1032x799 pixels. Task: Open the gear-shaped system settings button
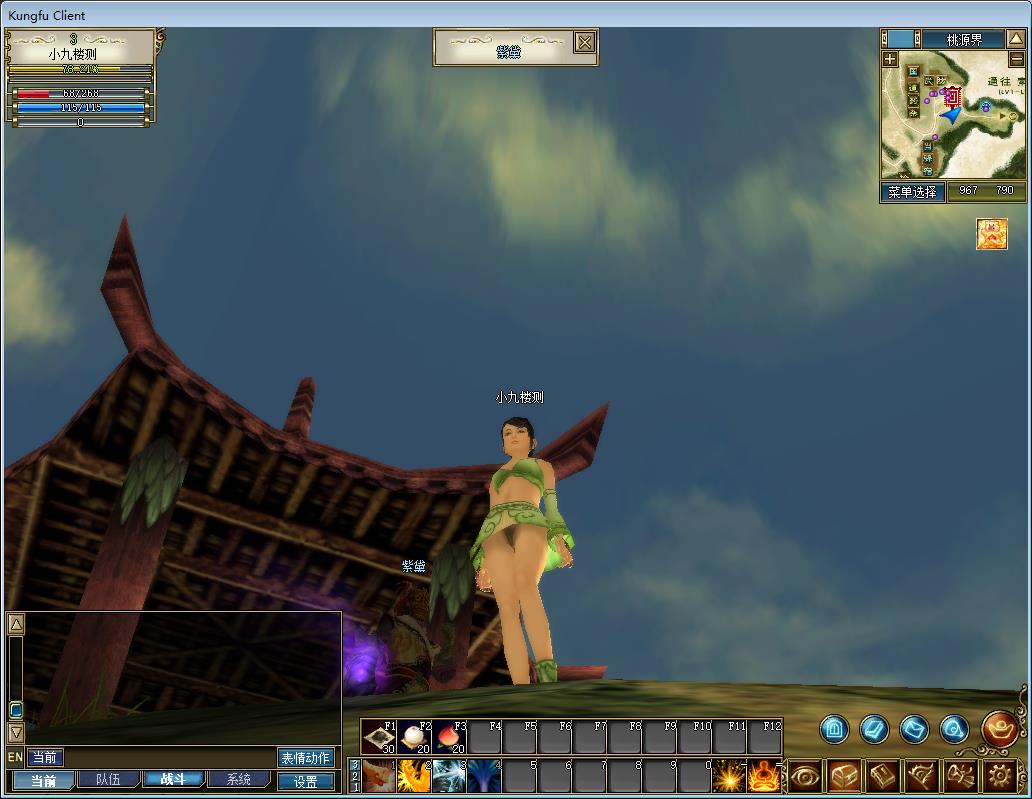pyautogui.click(x=1000, y=776)
